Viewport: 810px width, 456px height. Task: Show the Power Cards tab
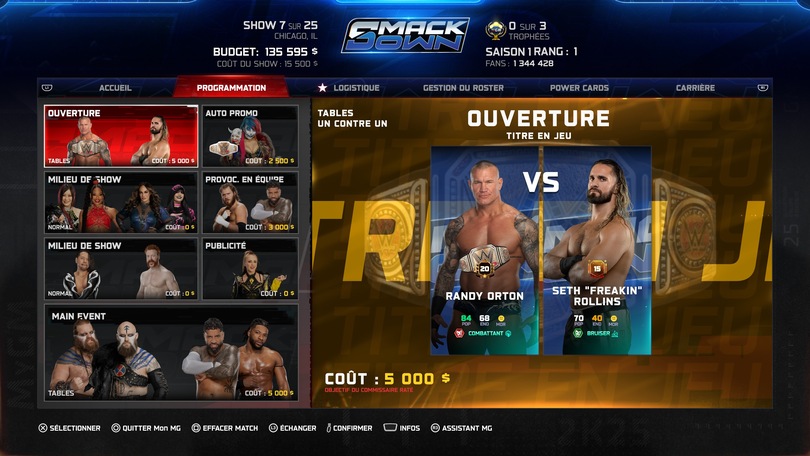[579, 88]
